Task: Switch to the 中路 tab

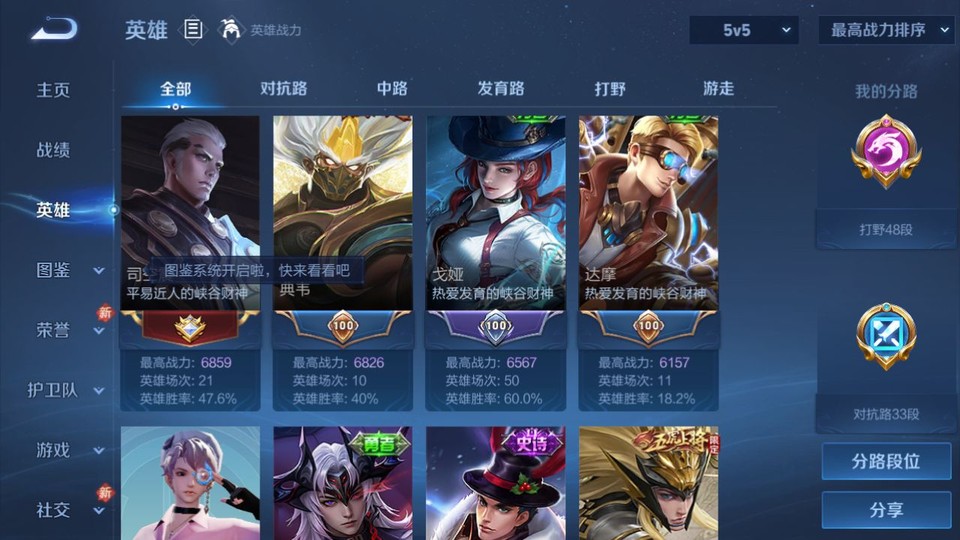Action: pyautogui.click(x=392, y=88)
